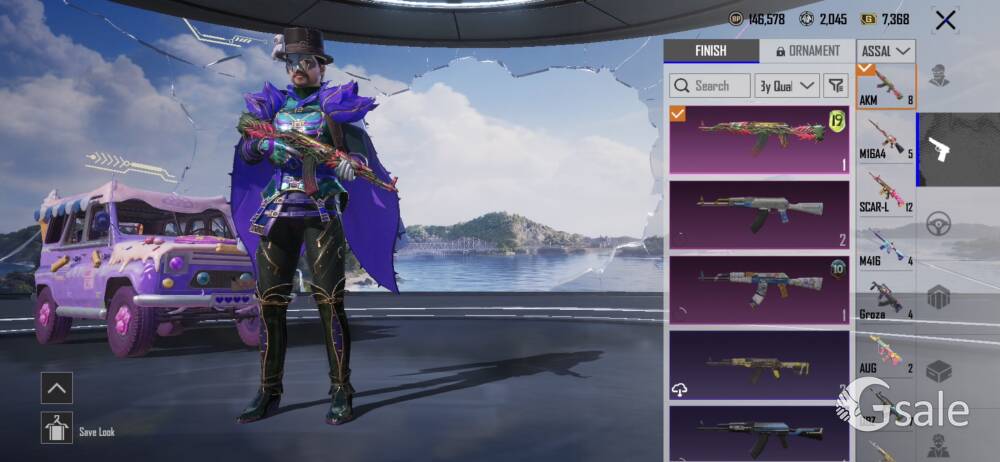Expand the up-arrow panel above Save Look
This screenshot has width=1000, height=462.
click(57, 388)
